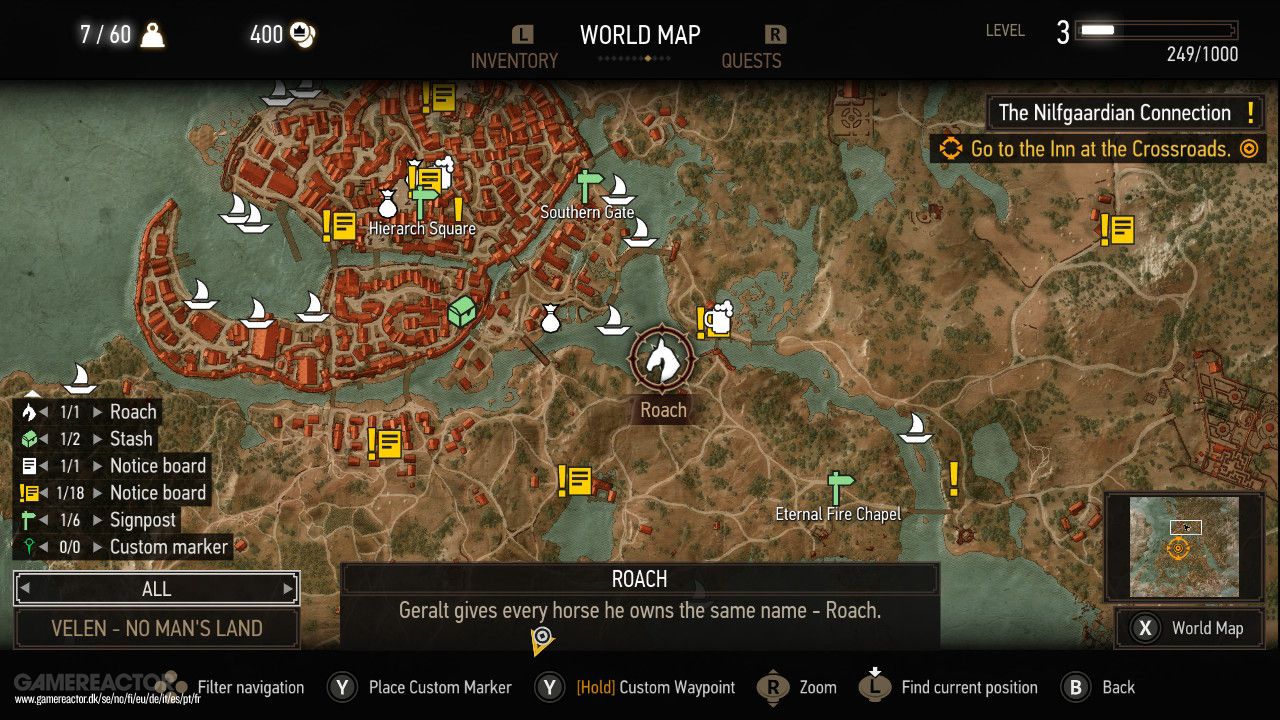Toggle the Signpost filter in the legend
Image resolution: width=1280 pixels, height=720 pixels.
click(x=145, y=519)
